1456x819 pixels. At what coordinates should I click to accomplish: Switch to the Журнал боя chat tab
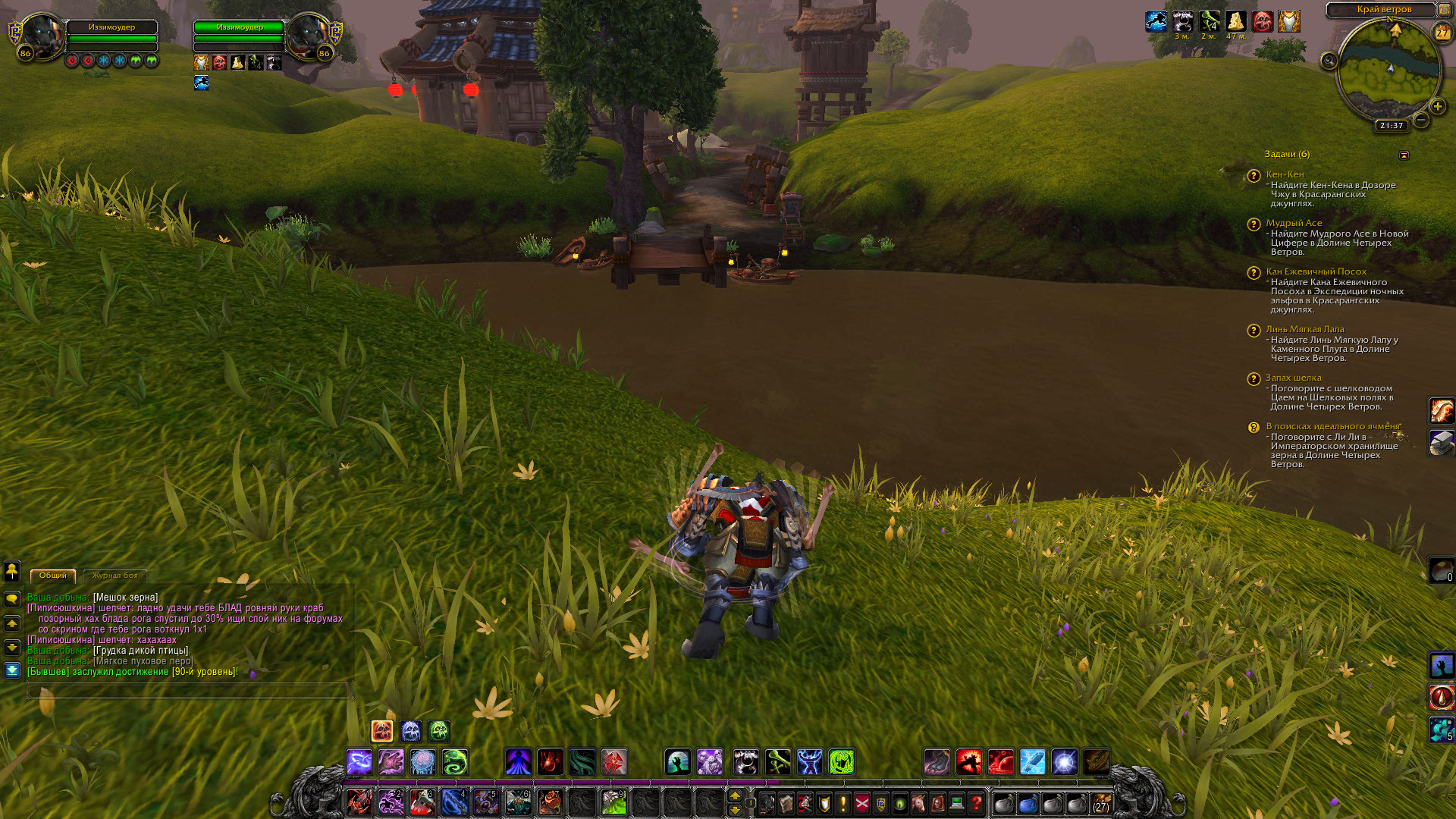click(115, 576)
